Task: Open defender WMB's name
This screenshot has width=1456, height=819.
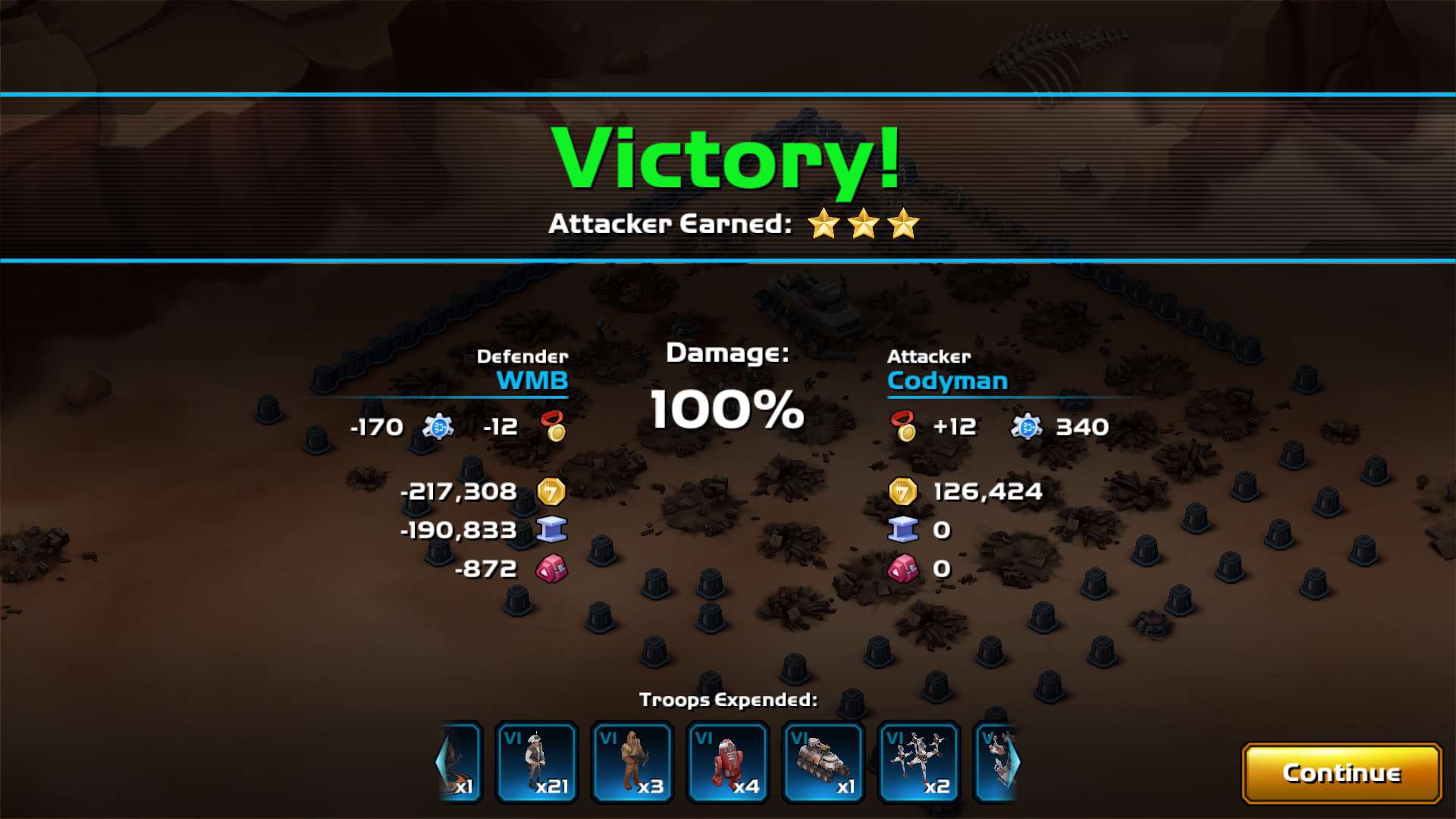Action: (x=532, y=381)
